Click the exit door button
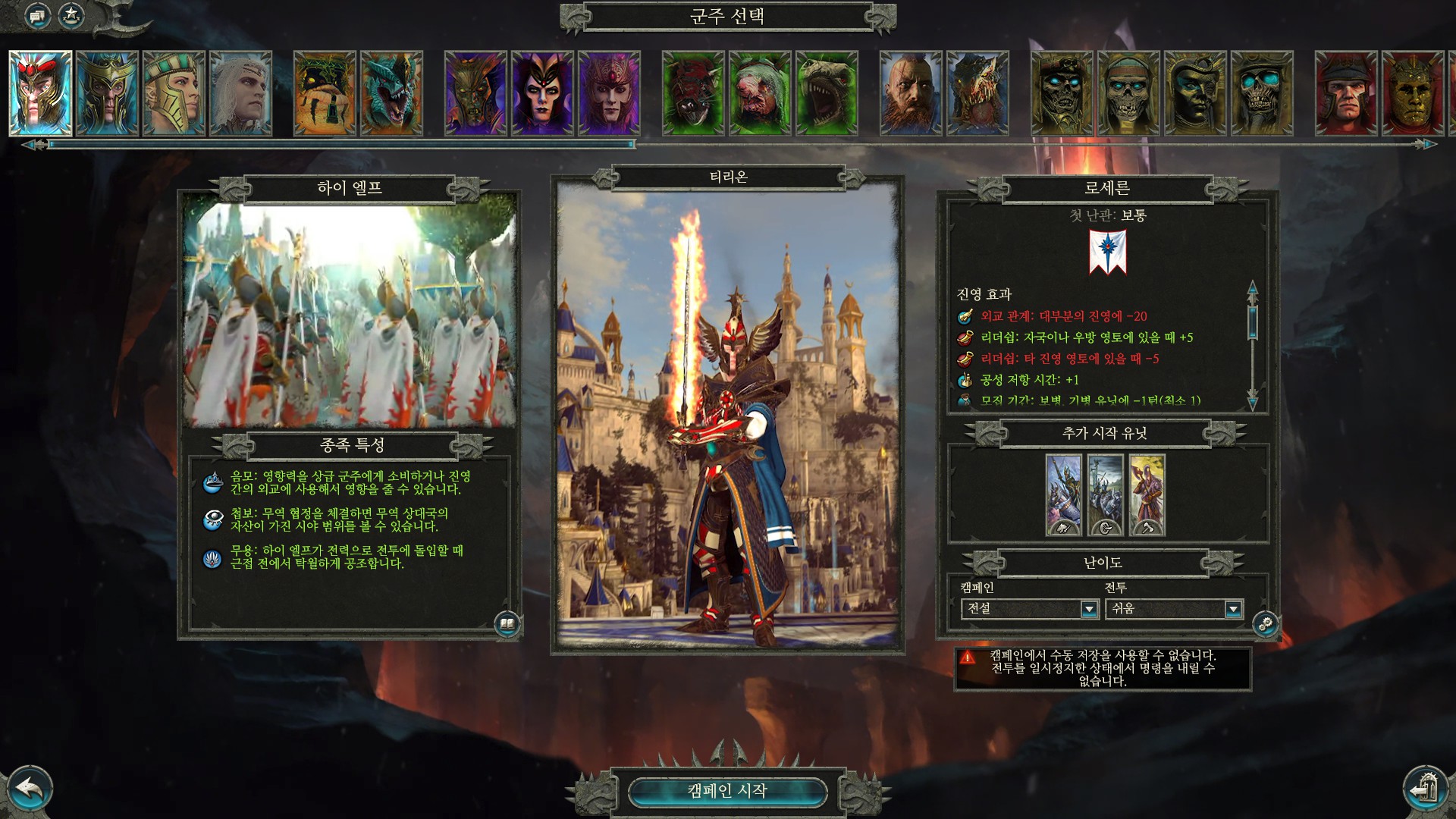This screenshot has height=819, width=1456. tap(1426, 789)
